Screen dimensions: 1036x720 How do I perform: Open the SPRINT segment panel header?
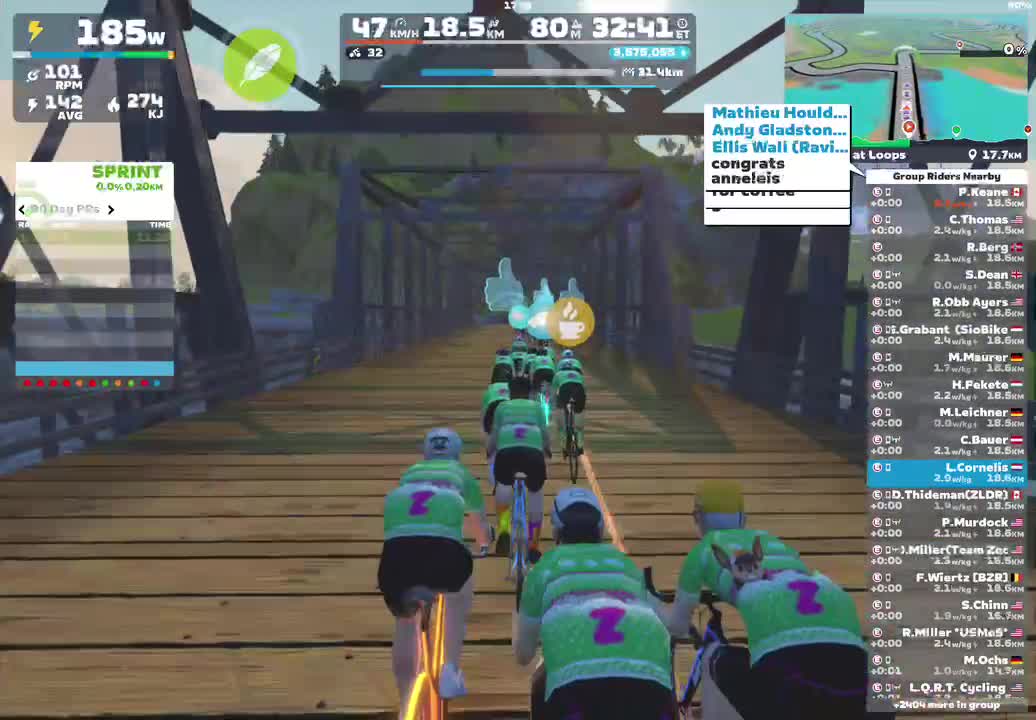click(126, 172)
